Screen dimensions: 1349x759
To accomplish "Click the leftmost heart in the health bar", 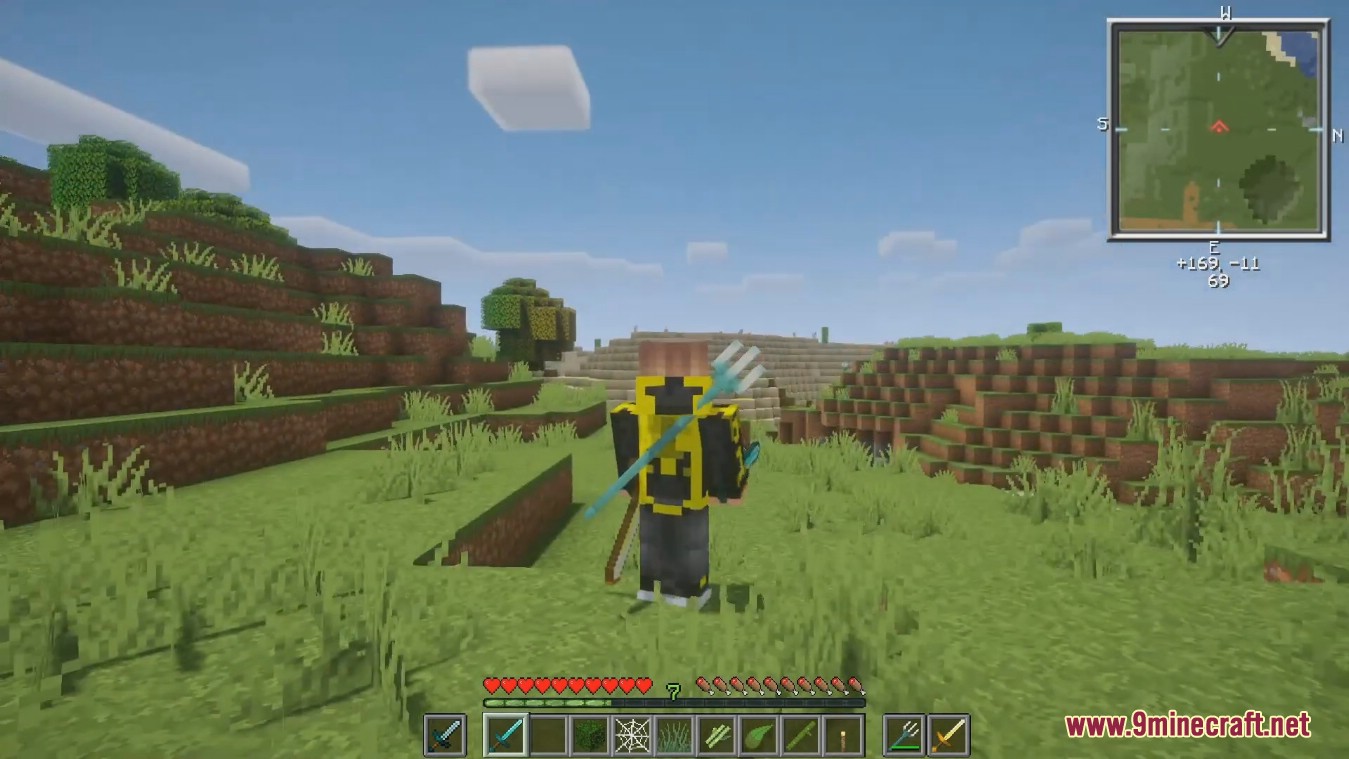I will point(491,684).
